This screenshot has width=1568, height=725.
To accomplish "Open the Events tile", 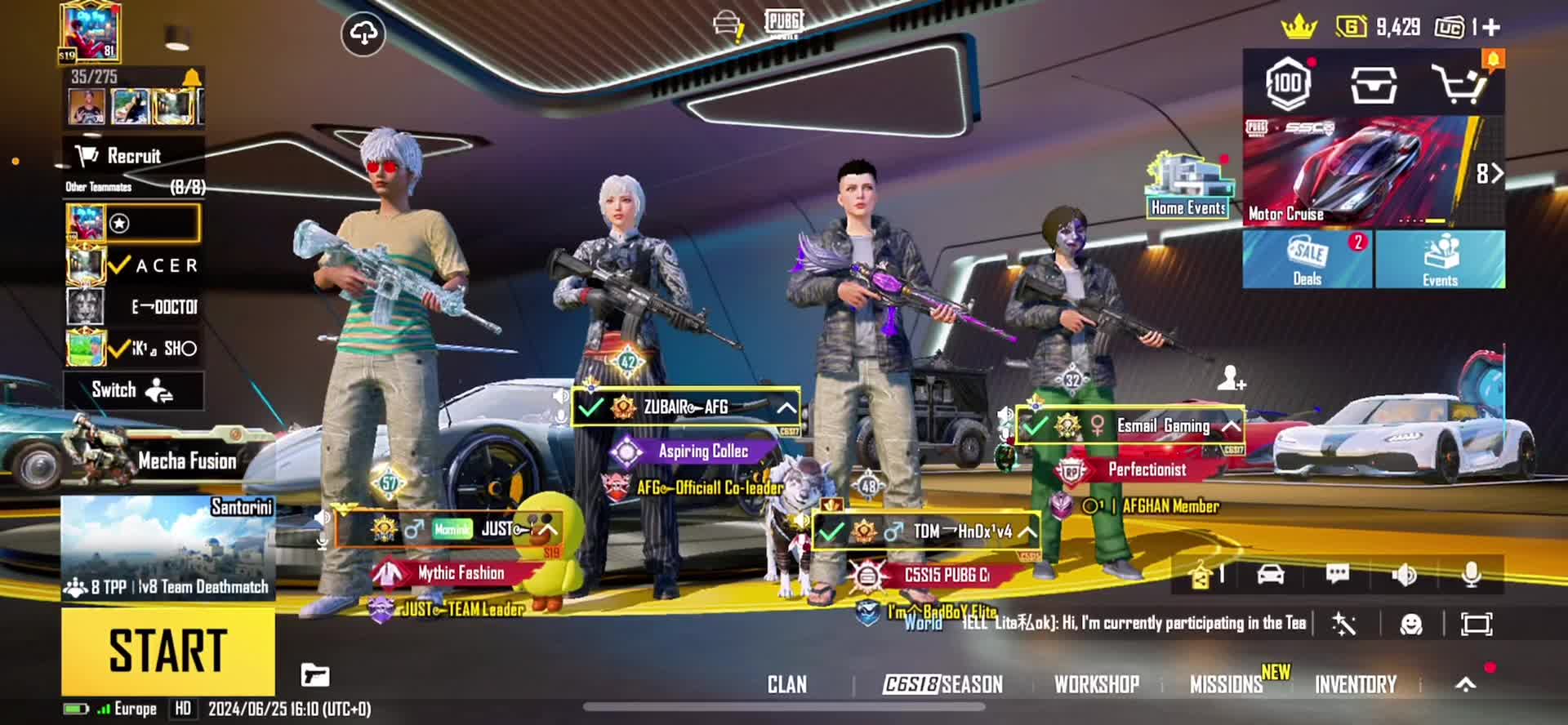I will point(1440,259).
